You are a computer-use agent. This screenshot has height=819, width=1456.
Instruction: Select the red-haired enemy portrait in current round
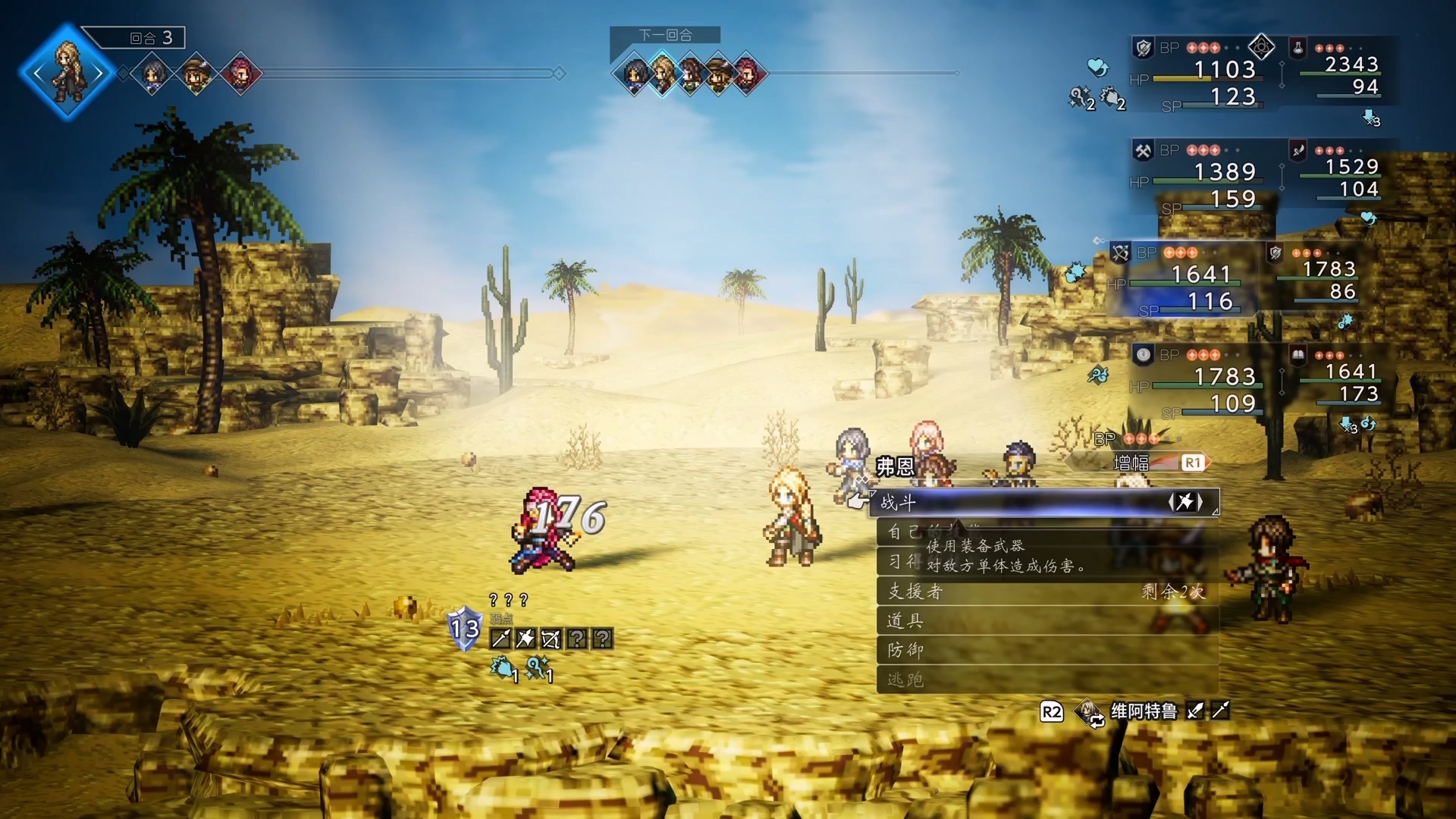click(x=240, y=74)
